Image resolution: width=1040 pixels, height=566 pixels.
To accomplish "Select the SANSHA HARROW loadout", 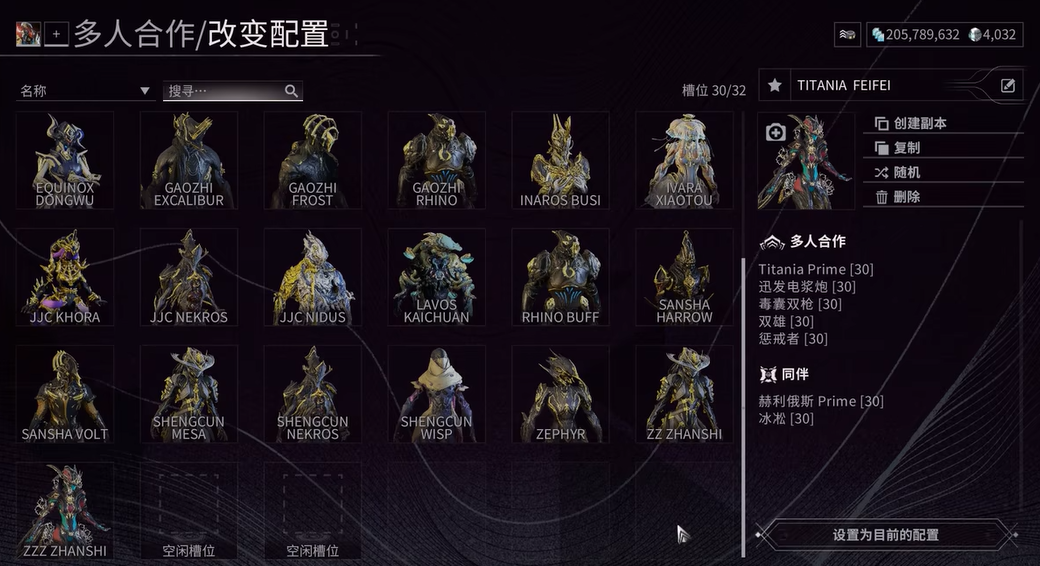I will pyautogui.click(x=685, y=277).
